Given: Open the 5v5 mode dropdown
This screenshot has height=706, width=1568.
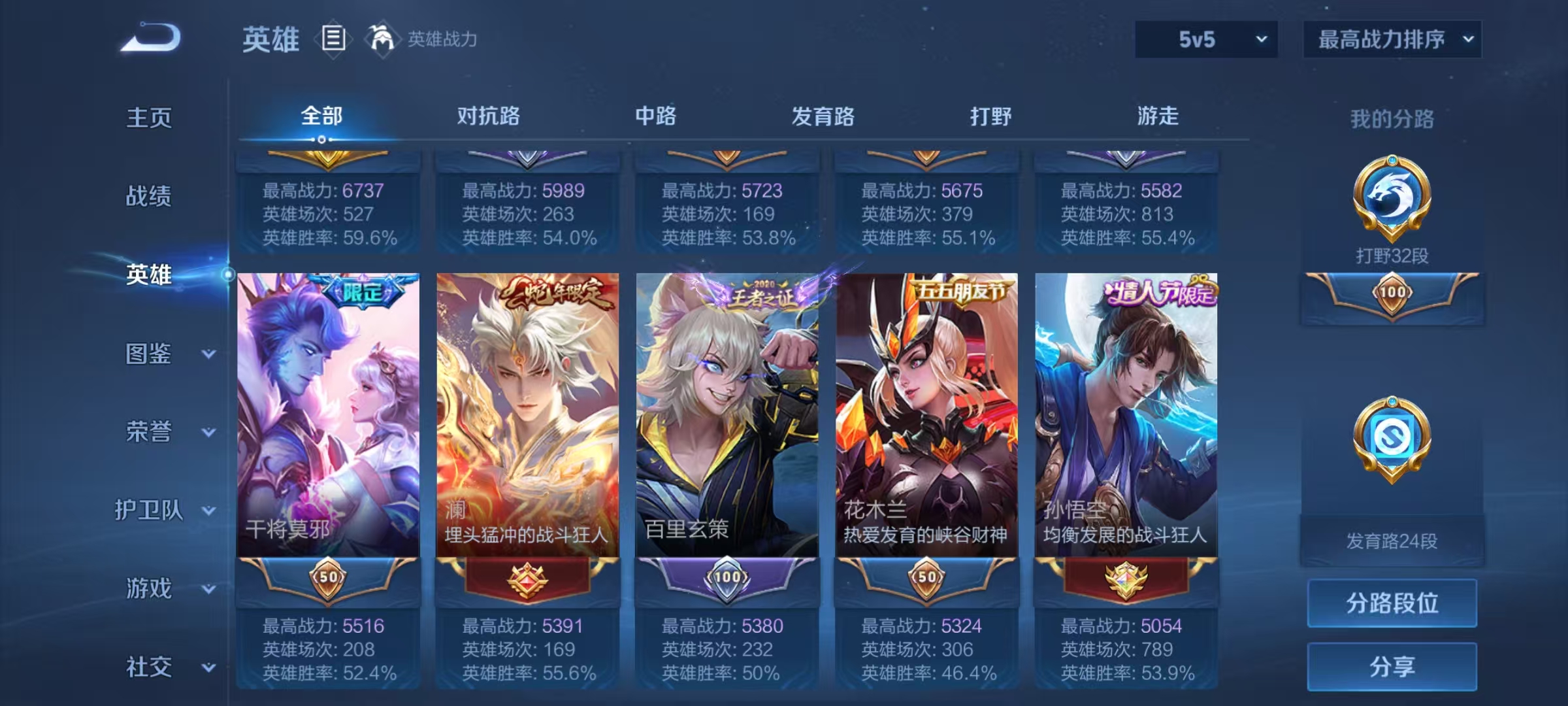Looking at the screenshot, I should (1204, 39).
